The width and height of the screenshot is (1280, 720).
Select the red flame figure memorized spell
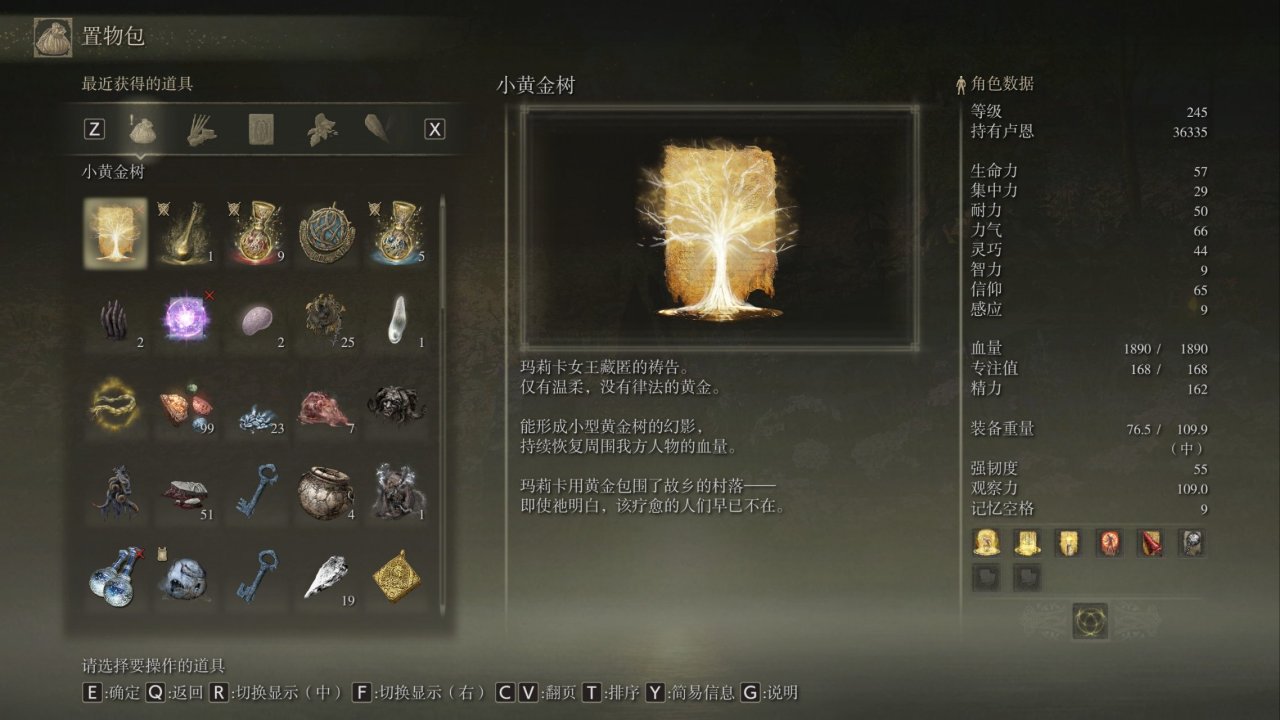[x=1109, y=543]
